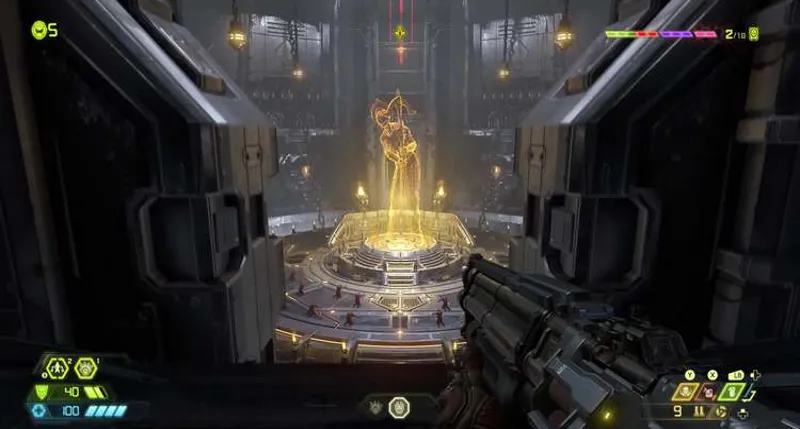Viewport: 800px width, 429px height.
Task: Select the dash runner hexagon icon
Action: coord(57,367)
